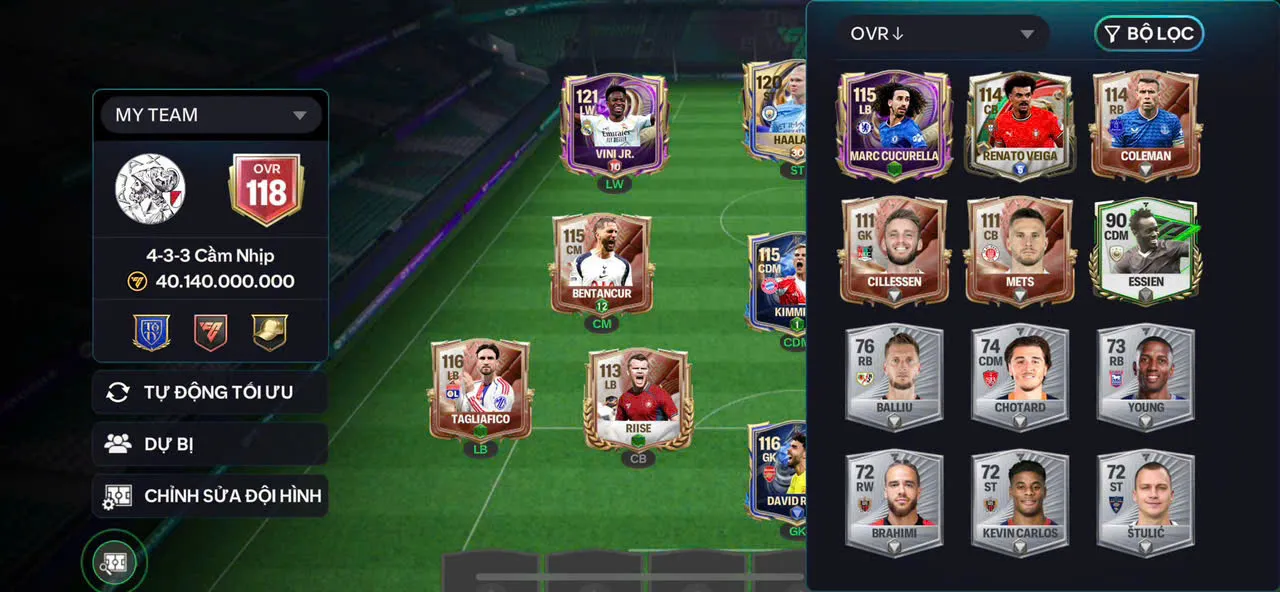The height and width of the screenshot is (592, 1280).
Task: Open the BỘ LỌC filter
Action: tap(1149, 34)
